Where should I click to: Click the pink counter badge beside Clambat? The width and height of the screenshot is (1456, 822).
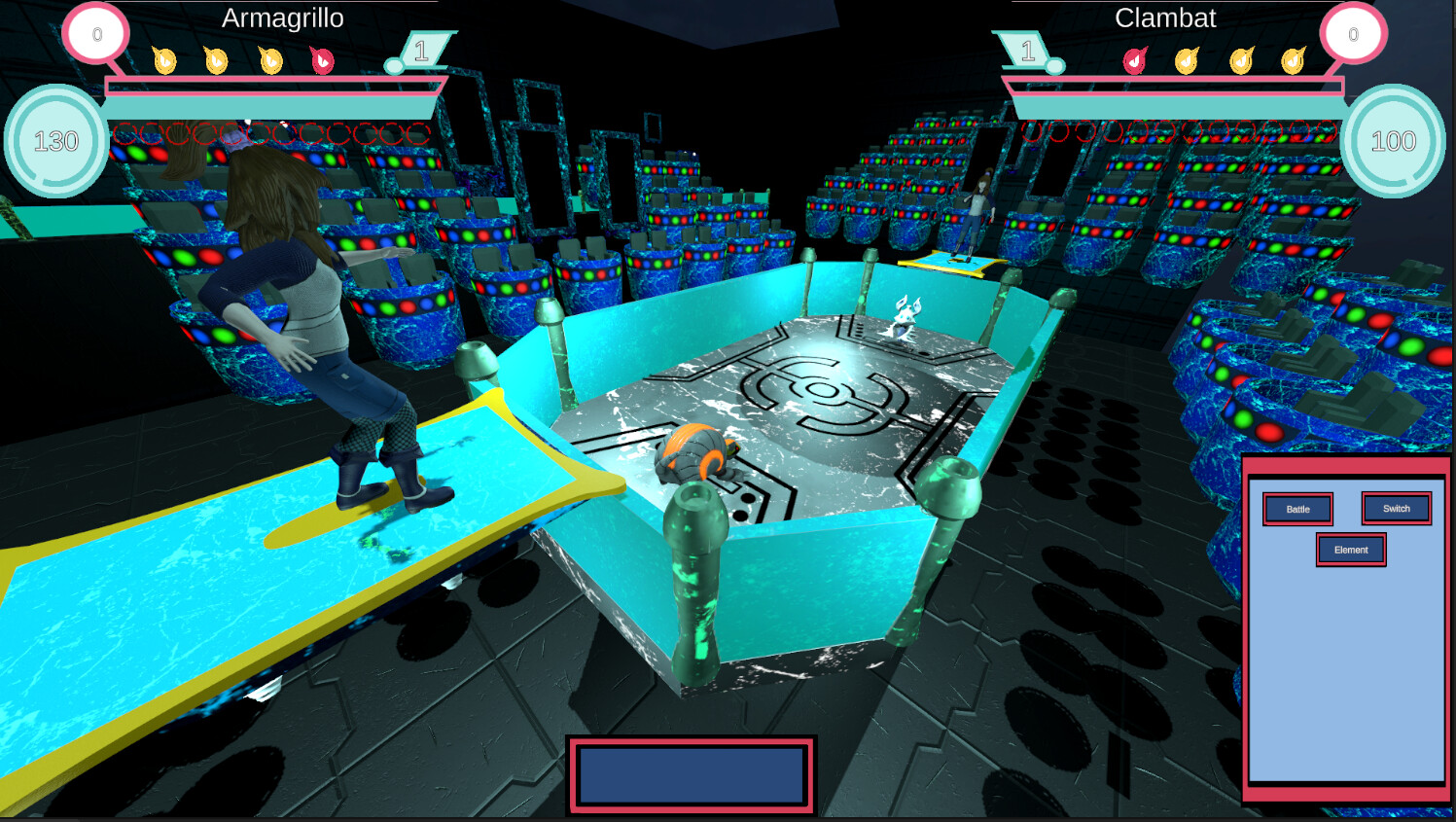(1352, 32)
